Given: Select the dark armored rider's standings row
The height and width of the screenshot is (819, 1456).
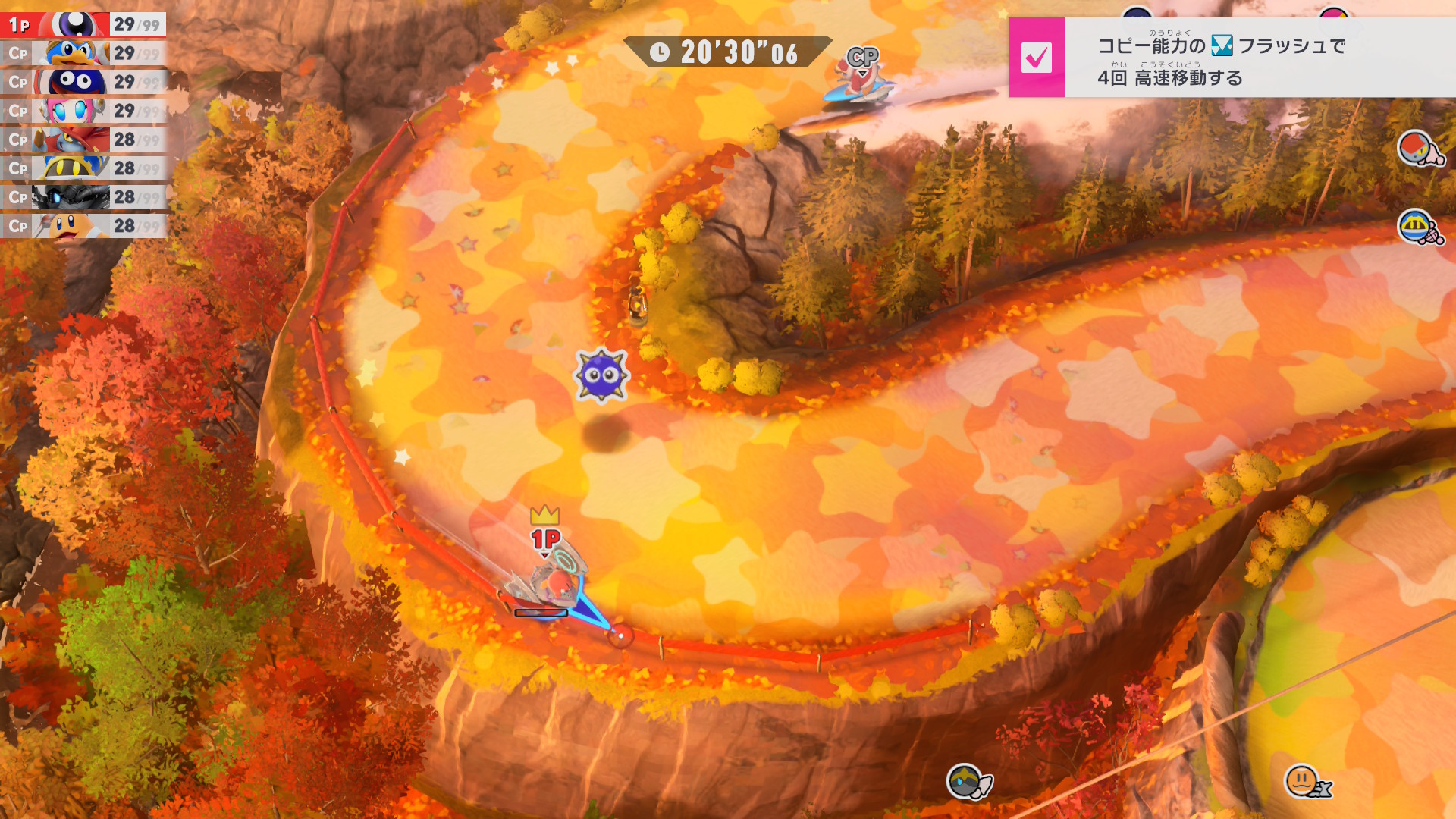Looking at the screenshot, I should 83,197.
